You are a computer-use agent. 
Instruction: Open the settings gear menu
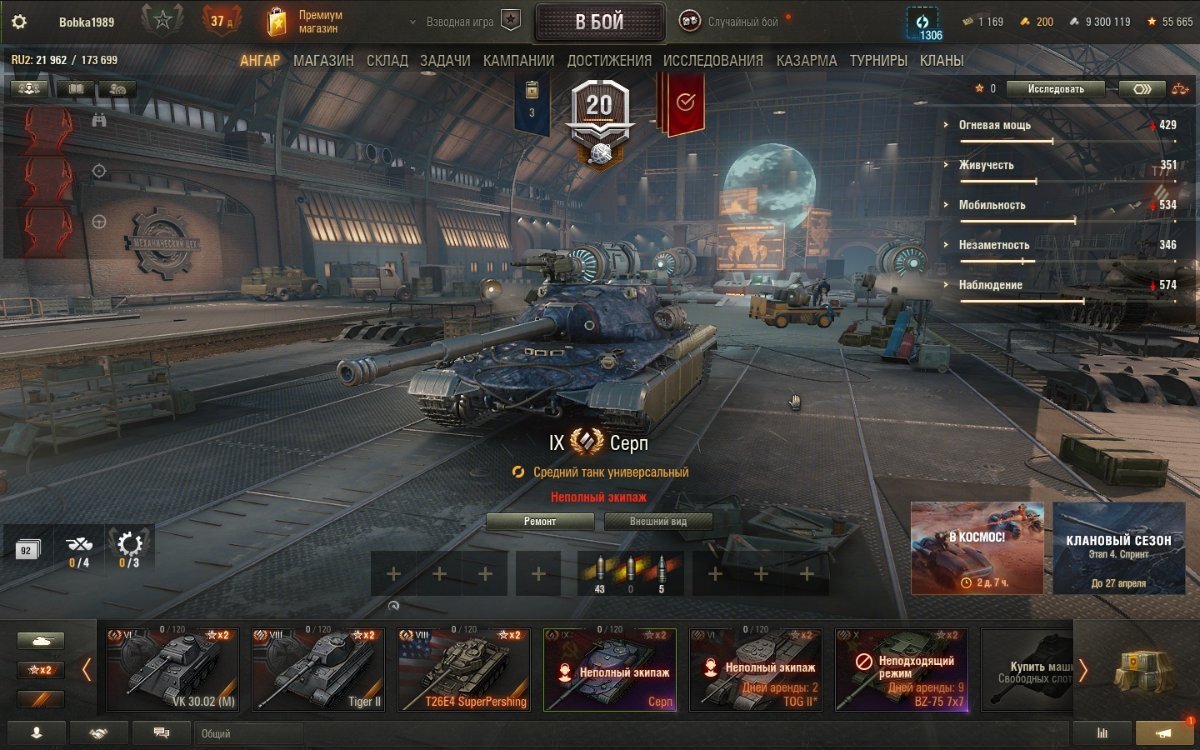(19, 21)
